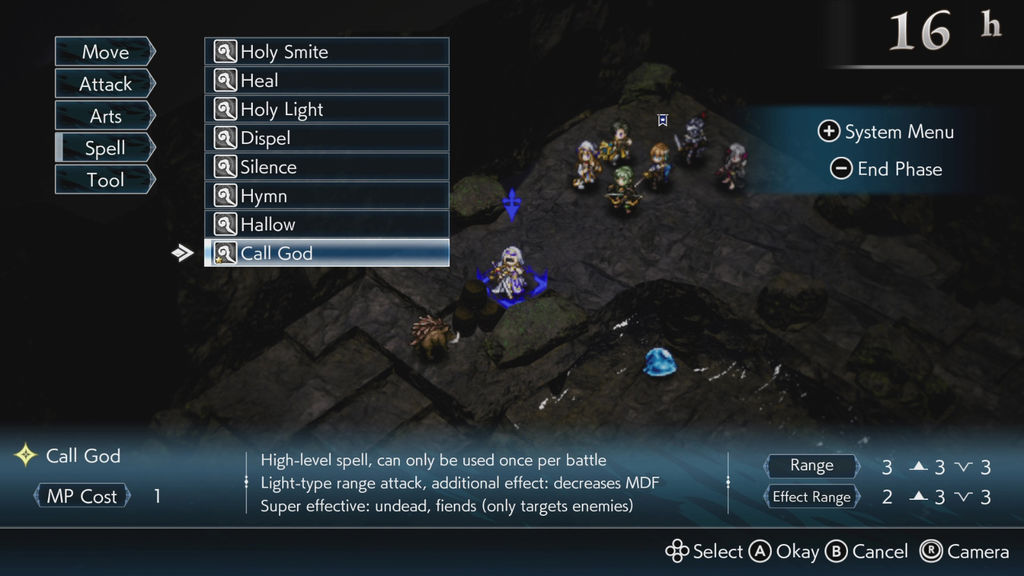Open the Tool command

[105, 180]
